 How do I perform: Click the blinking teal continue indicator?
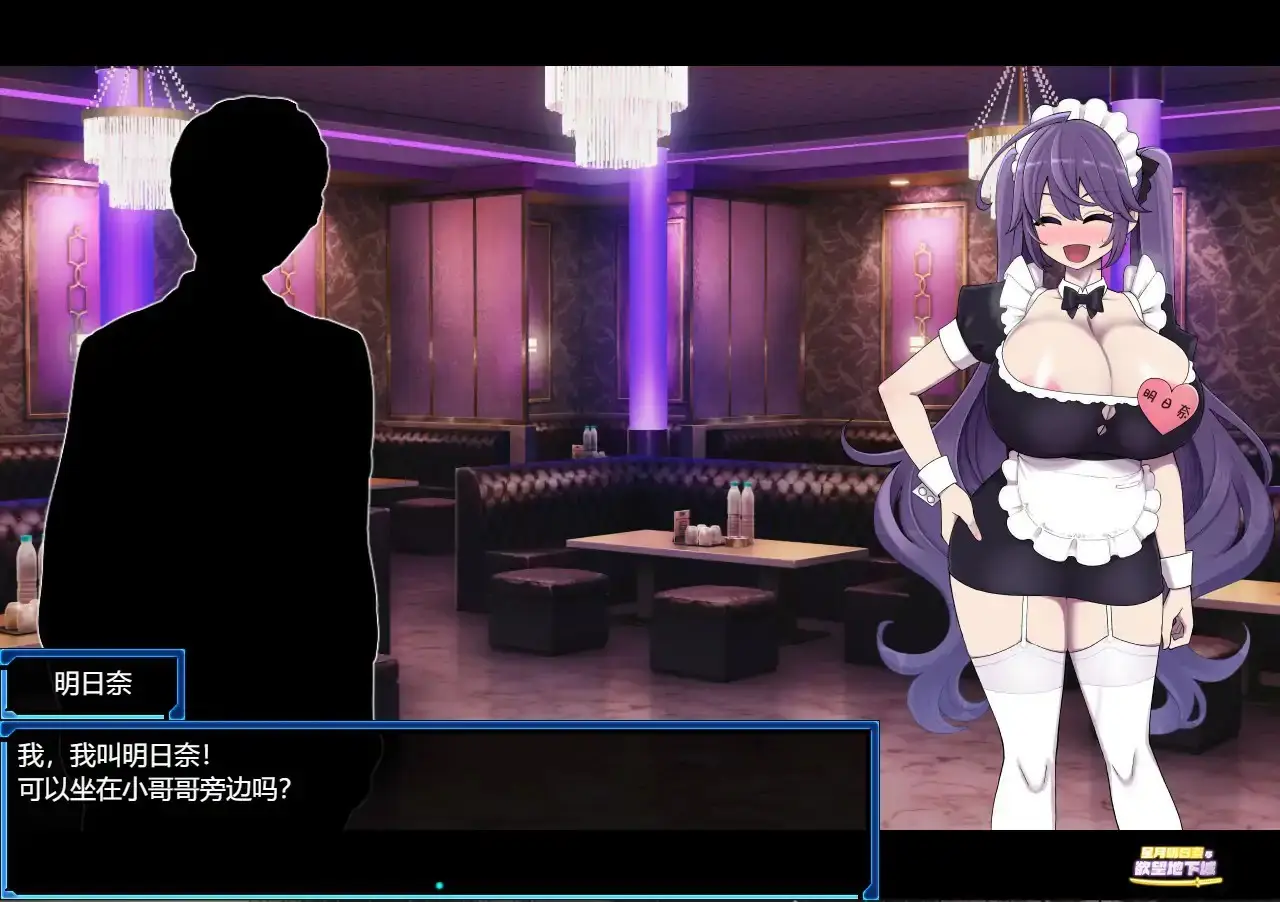[439, 885]
